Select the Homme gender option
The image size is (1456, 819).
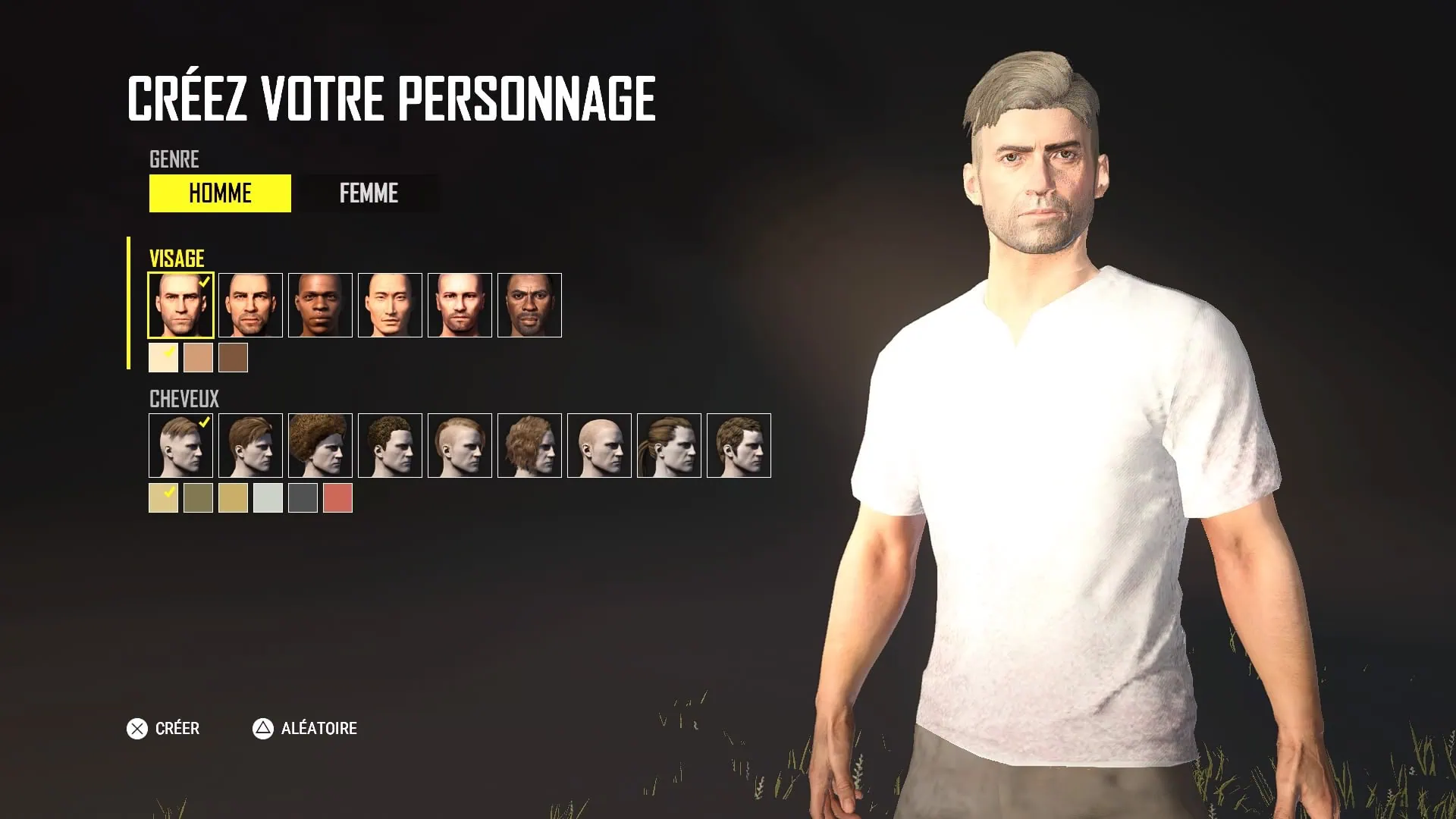(220, 193)
